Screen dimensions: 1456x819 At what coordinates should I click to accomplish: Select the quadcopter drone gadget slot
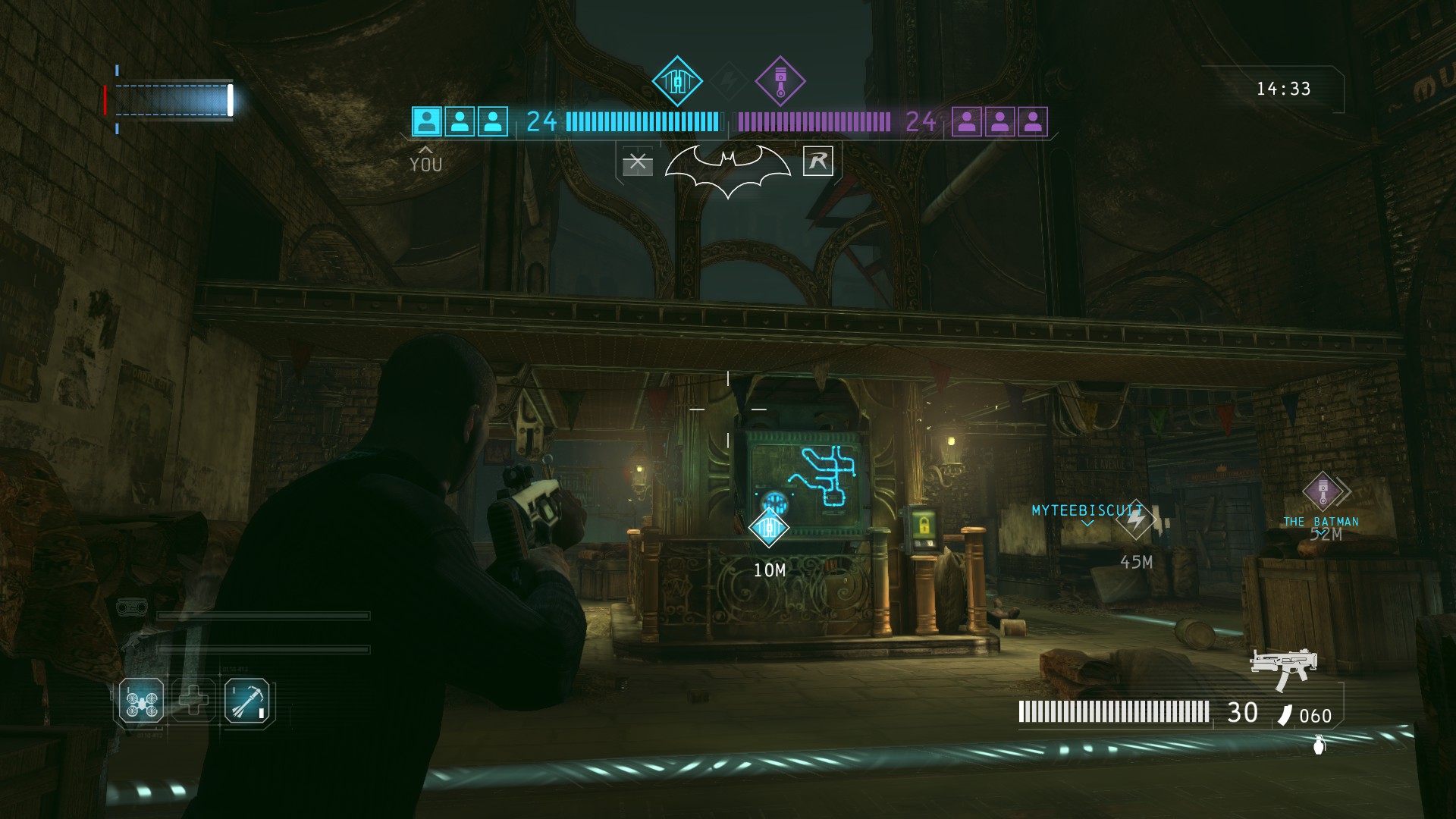141,701
